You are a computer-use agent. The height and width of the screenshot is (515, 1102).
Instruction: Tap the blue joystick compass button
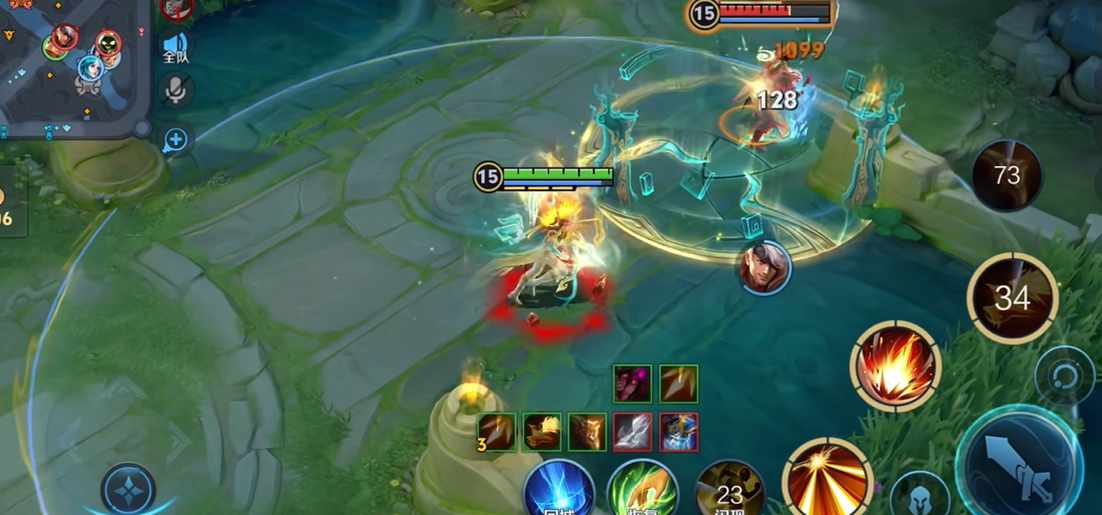pos(128,490)
